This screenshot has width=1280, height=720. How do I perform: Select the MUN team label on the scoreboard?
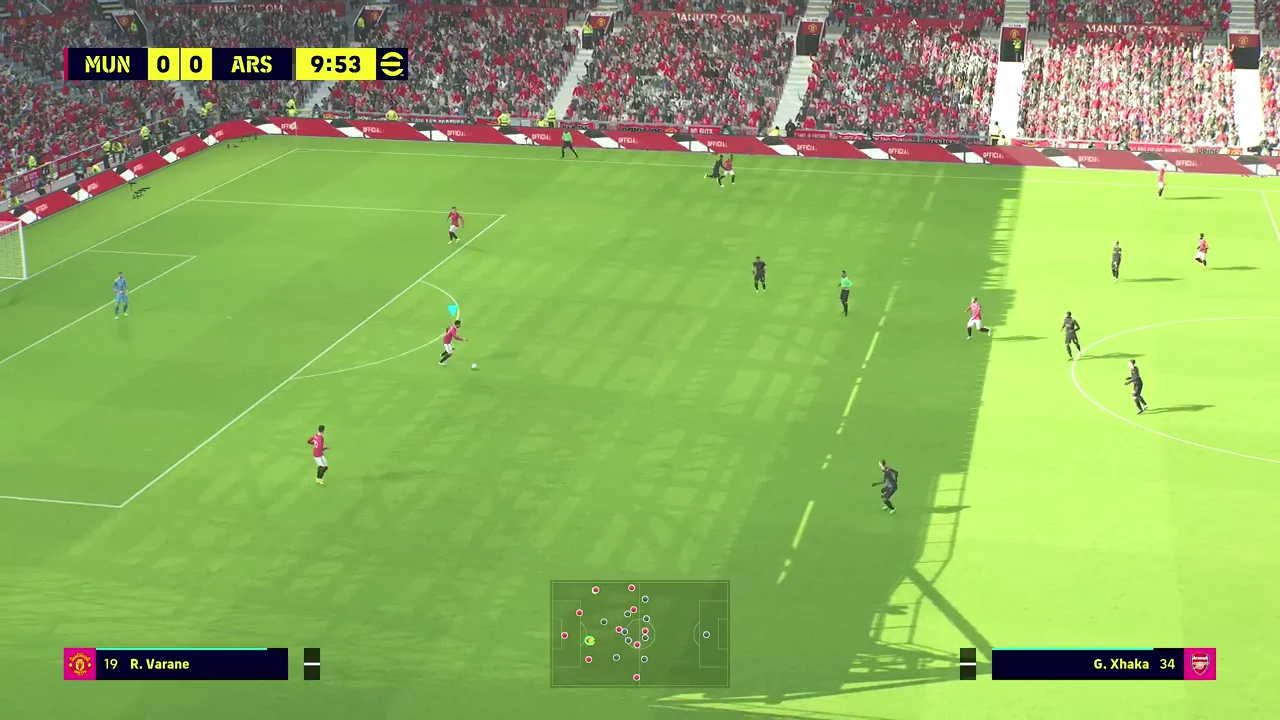coord(107,64)
